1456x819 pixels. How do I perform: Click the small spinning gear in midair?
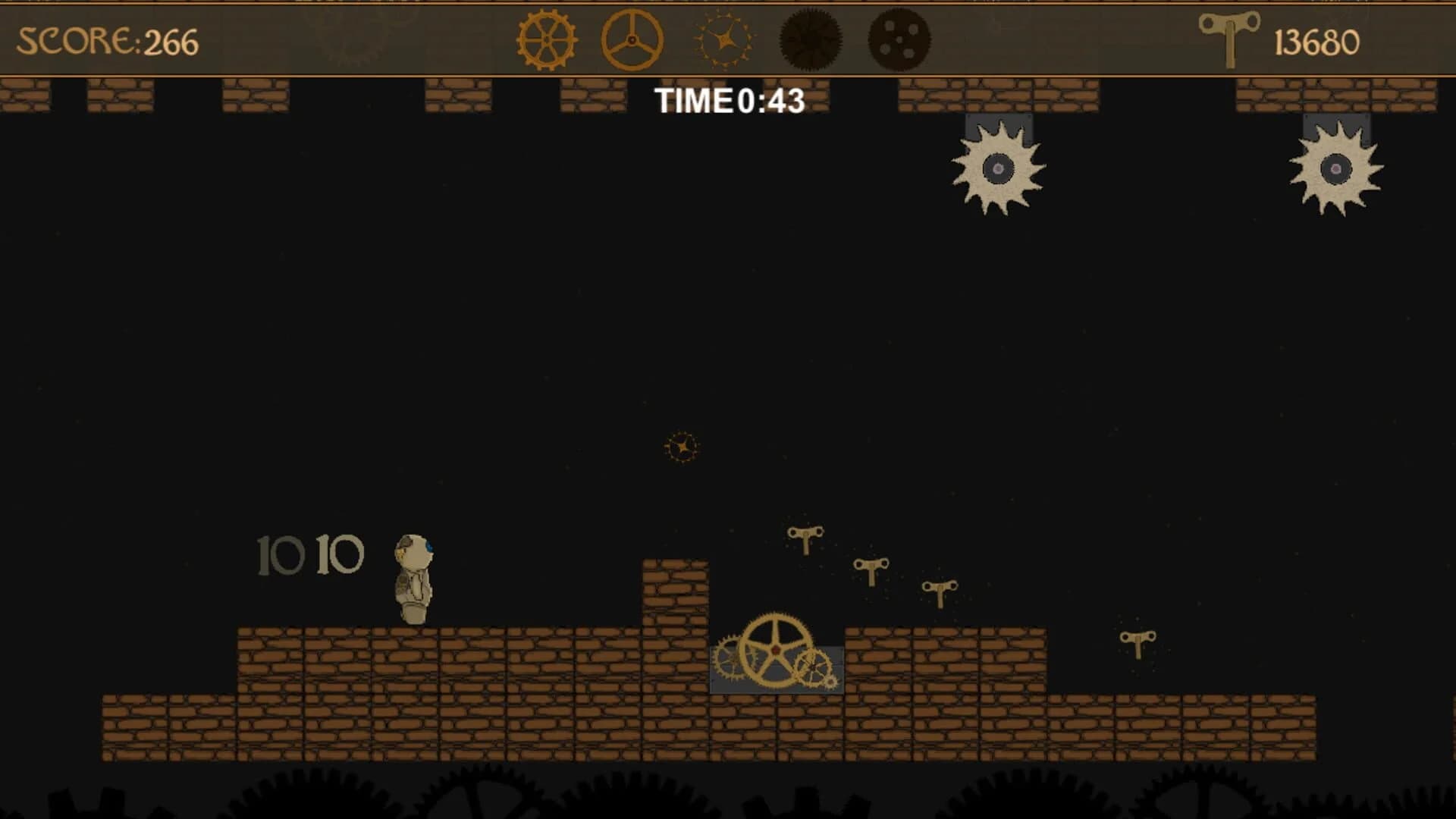[x=682, y=447]
